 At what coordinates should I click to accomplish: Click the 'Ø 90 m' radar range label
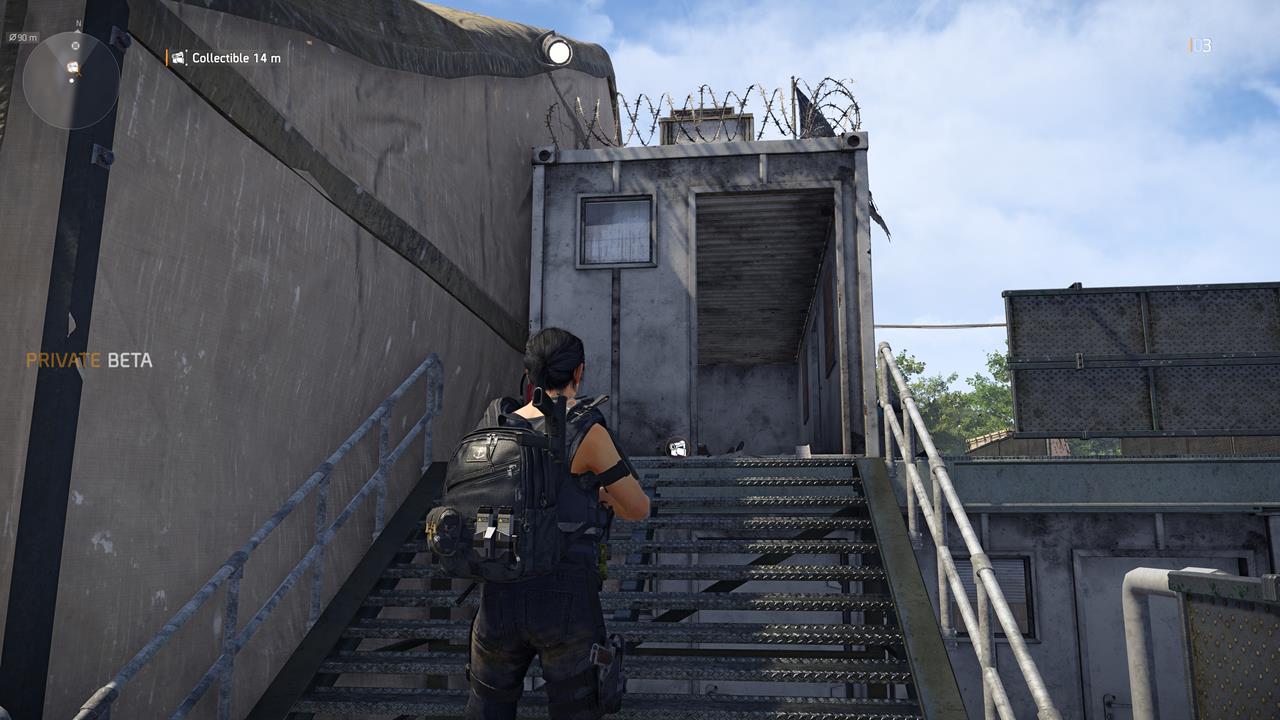click(23, 37)
